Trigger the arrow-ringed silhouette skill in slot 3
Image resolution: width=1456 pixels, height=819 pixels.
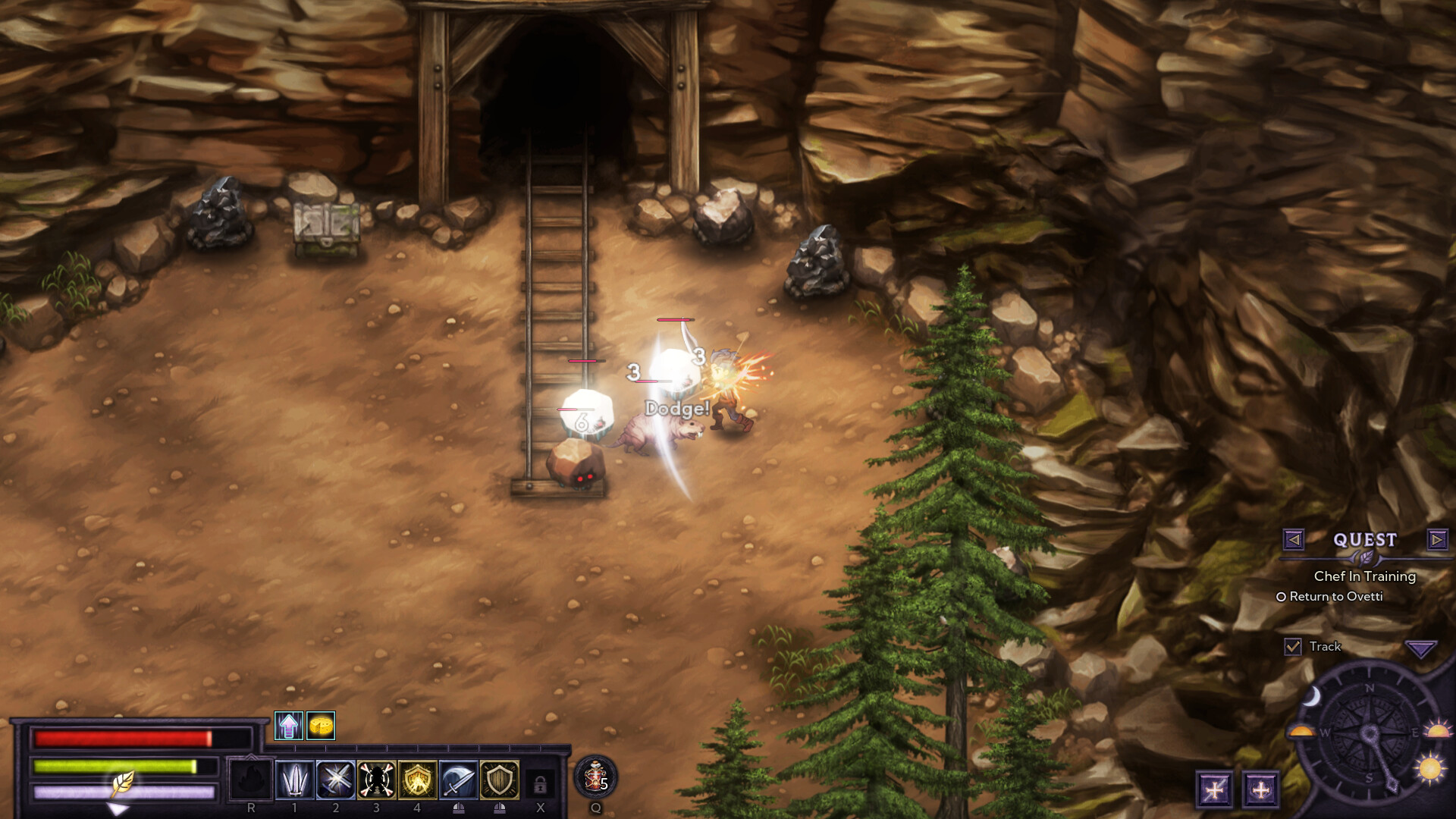(377, 780)
